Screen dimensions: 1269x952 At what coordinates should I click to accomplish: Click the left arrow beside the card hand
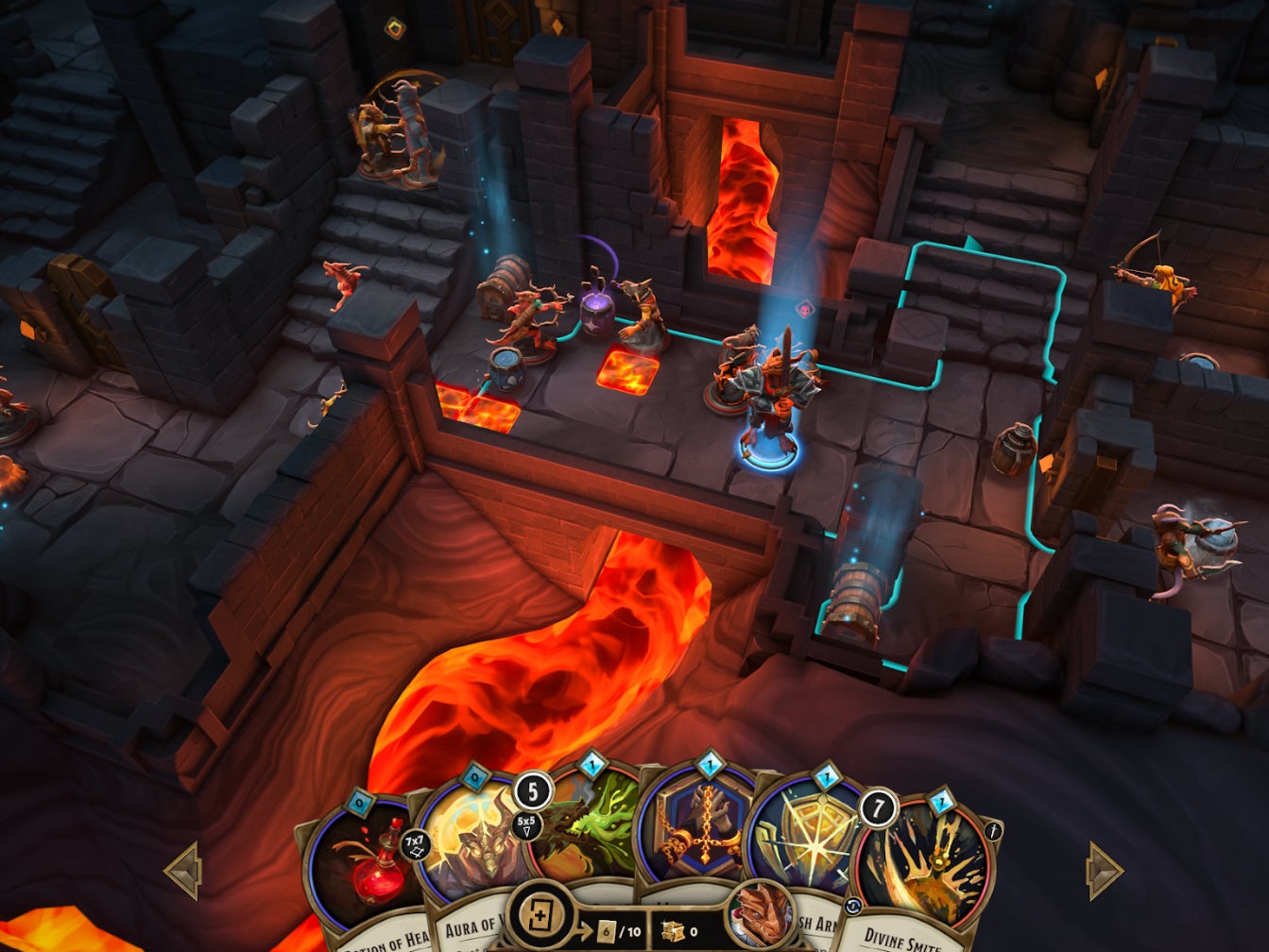pyautogui.click(x=183, y=870)
